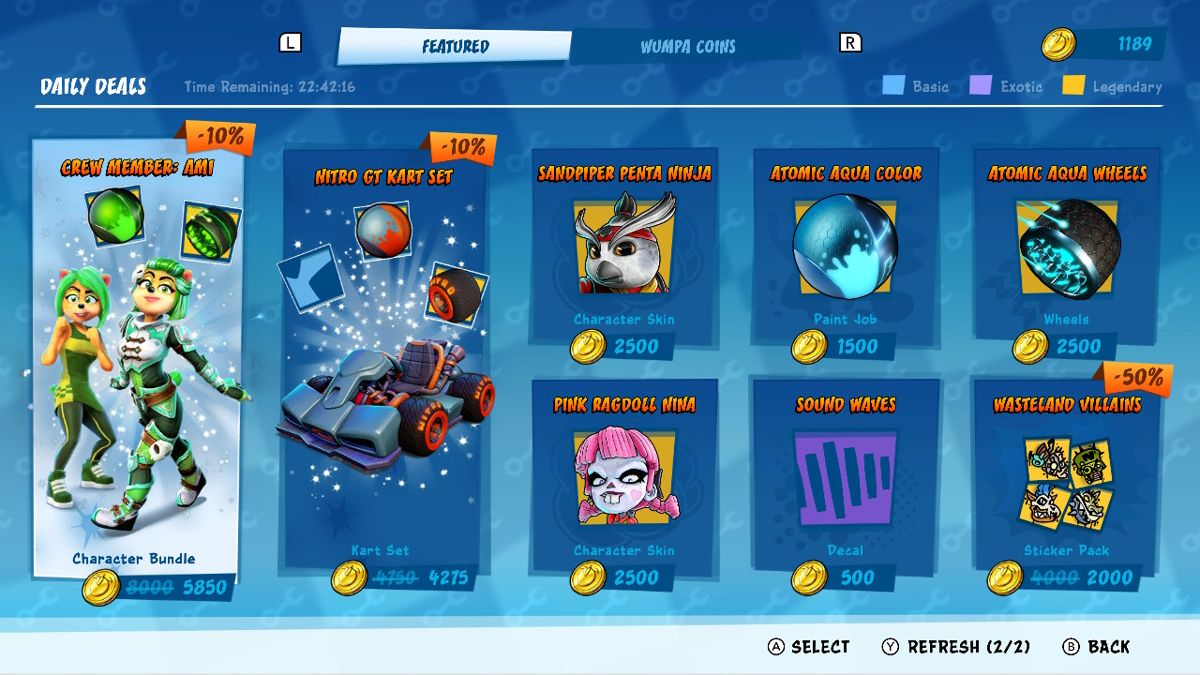The image size is (1200, 675).
Task: Choose the Nitro GT Kart Set
Action: pos(386,360)
